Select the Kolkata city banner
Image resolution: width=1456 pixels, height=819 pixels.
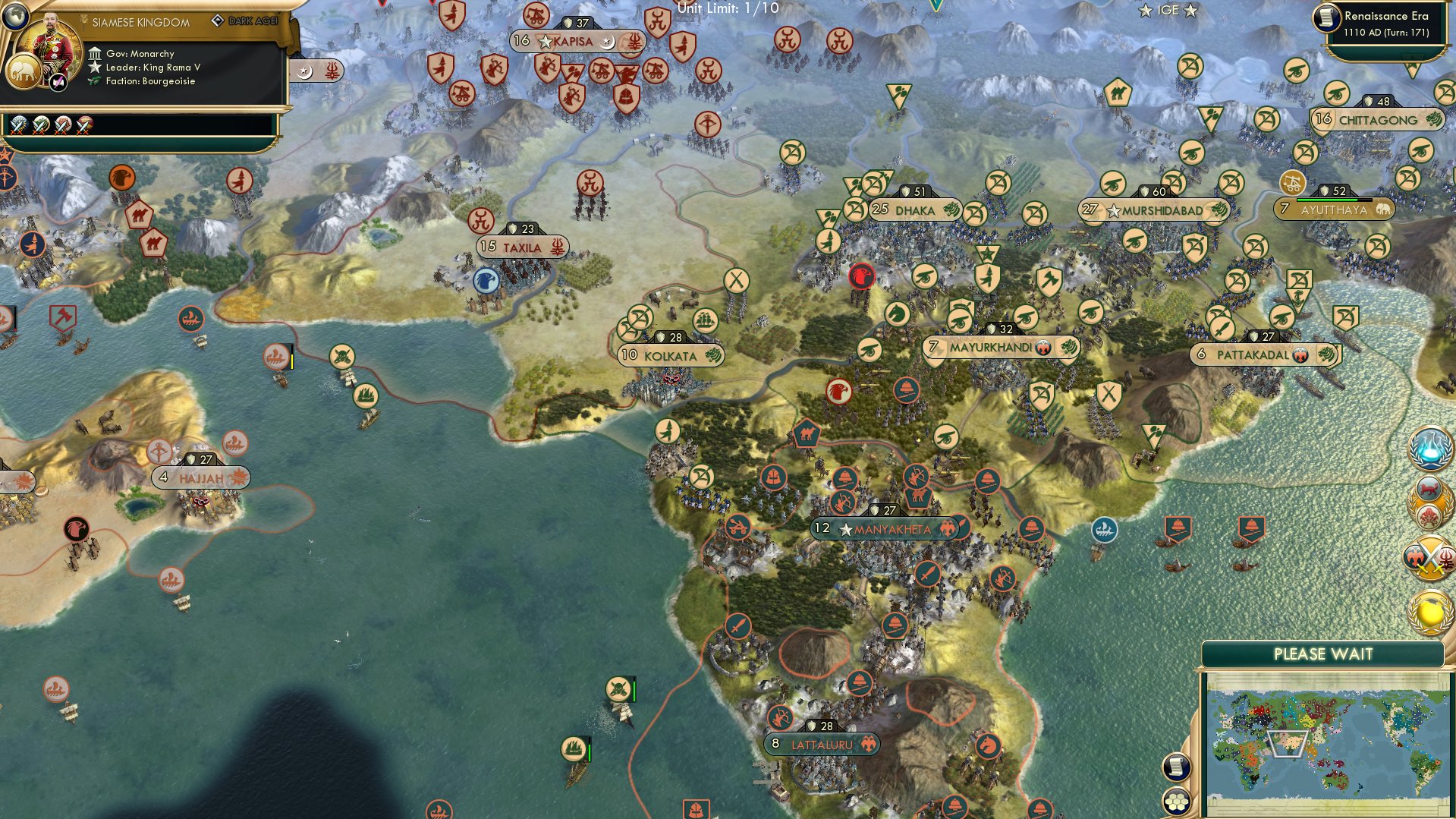click(671, 354)
